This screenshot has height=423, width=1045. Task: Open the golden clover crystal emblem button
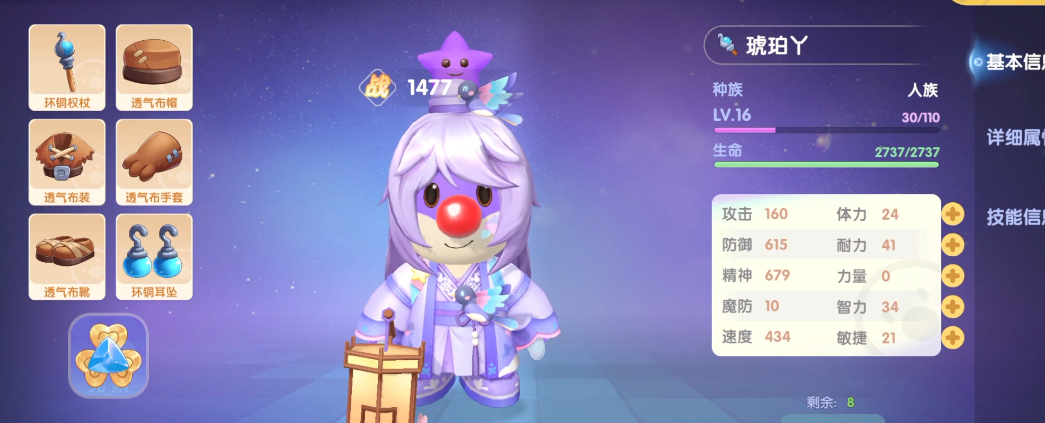(x=108, y=356)
